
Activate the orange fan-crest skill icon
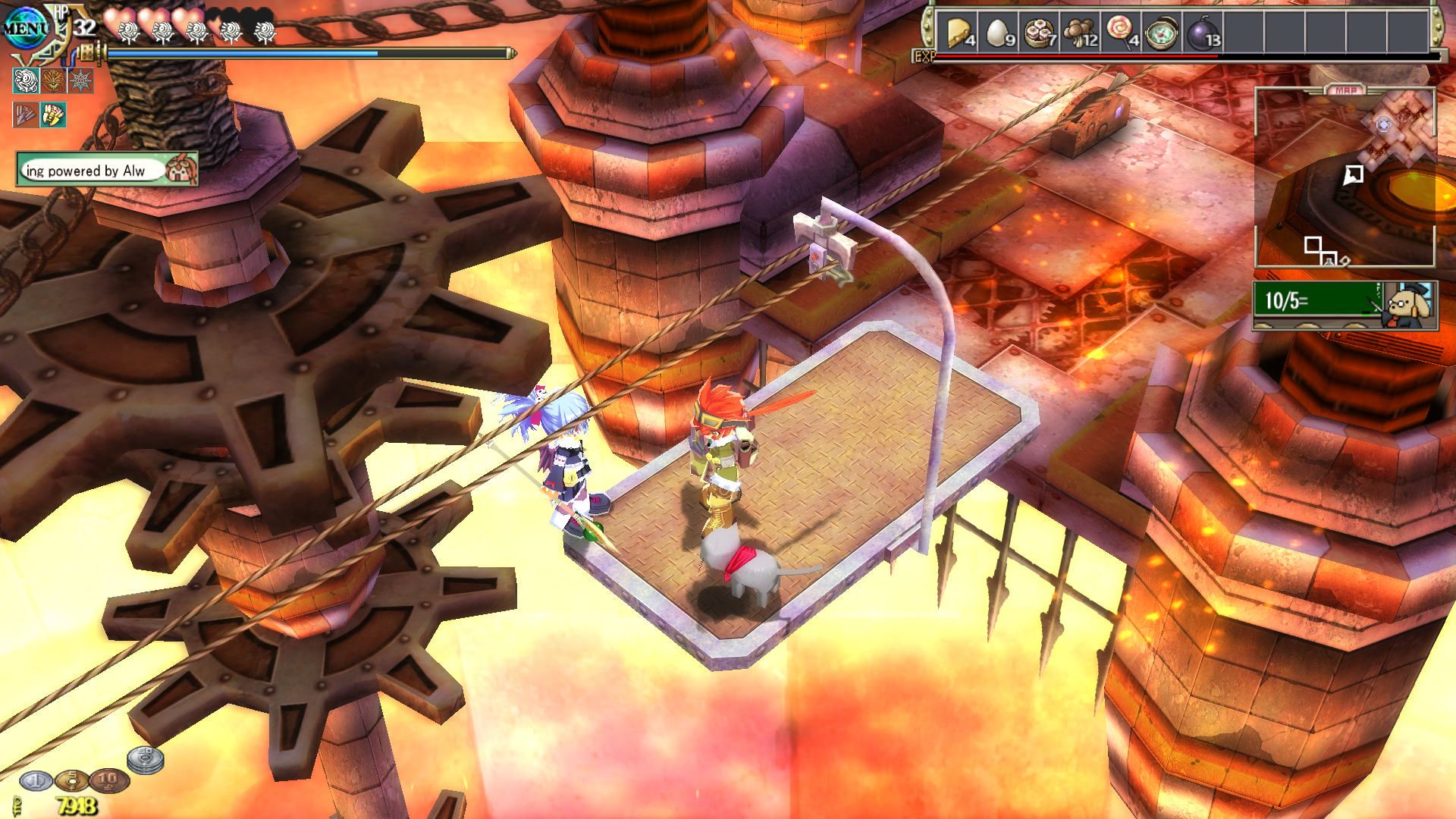(x=53, y=80)
